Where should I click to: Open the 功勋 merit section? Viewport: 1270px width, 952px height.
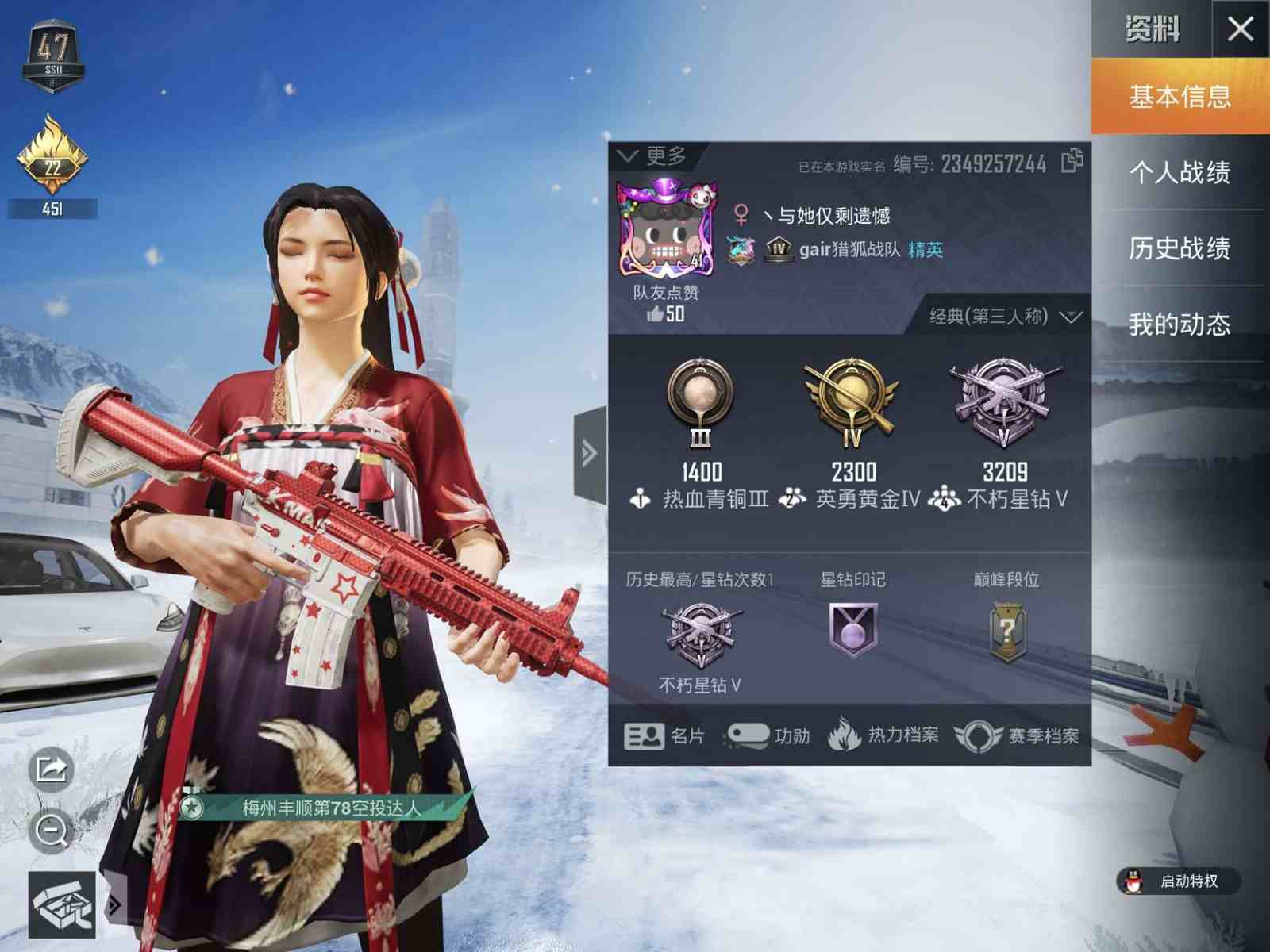[768, 736]
